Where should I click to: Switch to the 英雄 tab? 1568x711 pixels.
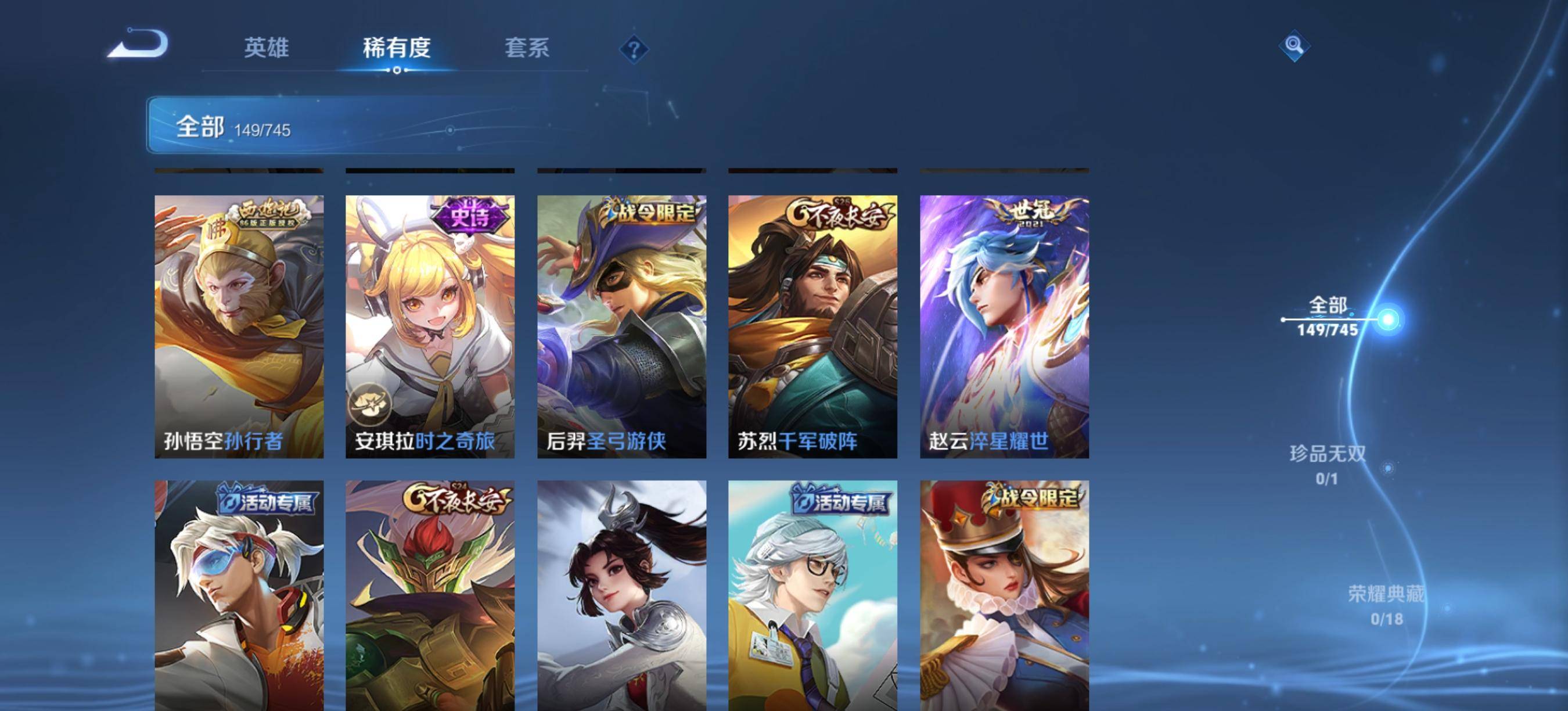(266, 48)
